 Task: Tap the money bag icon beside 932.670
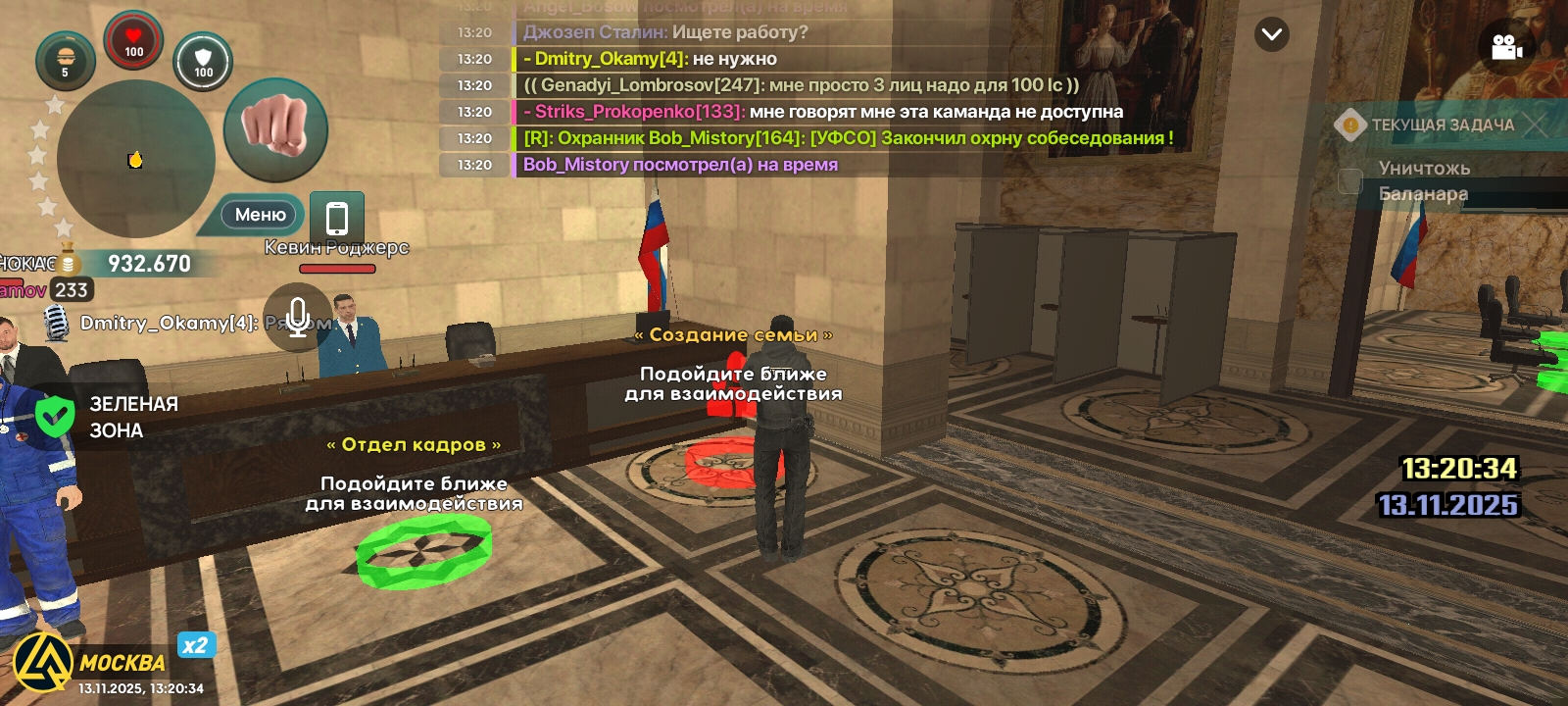coord(67,260)
